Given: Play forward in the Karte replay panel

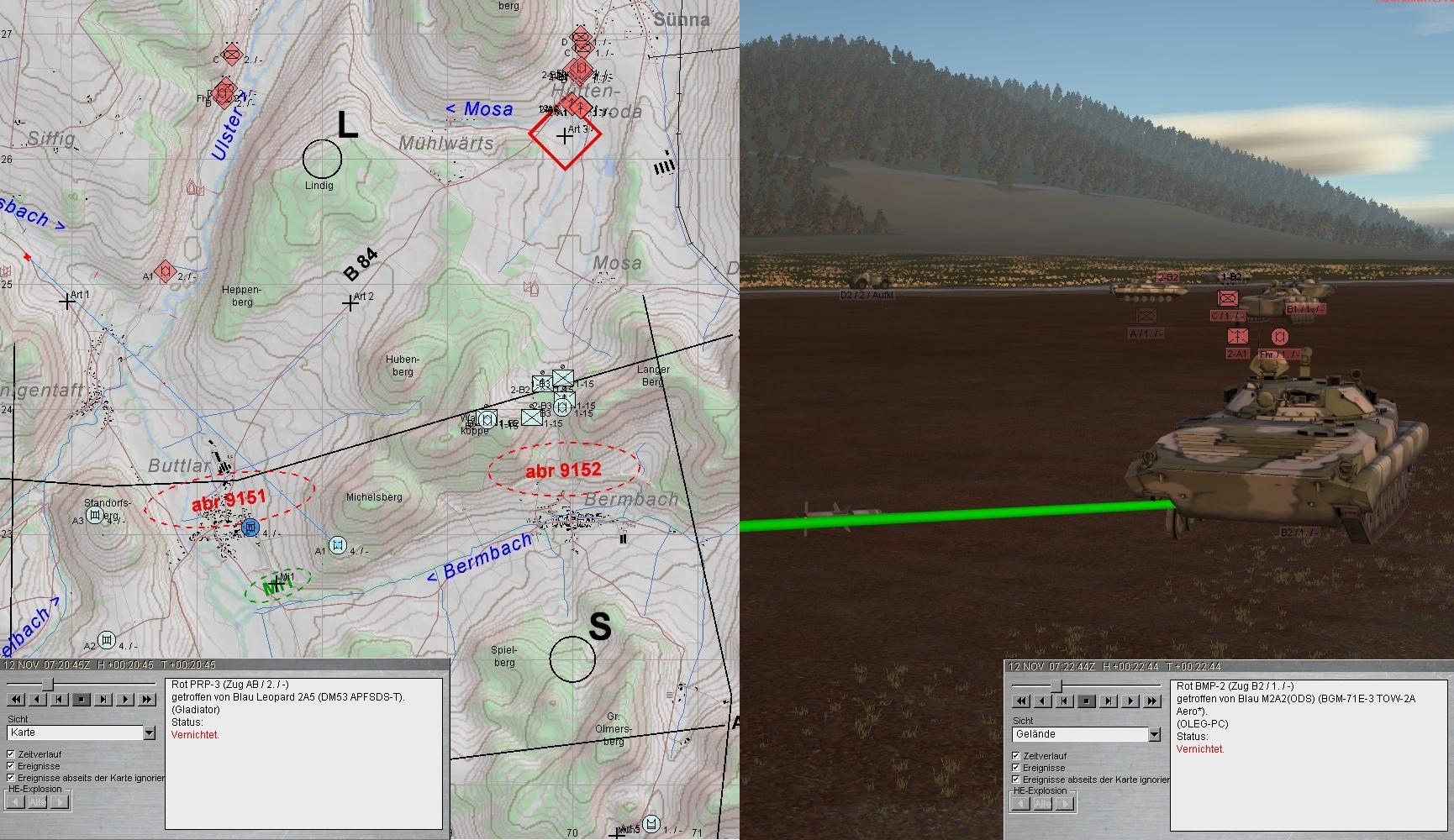Looking at the screenshot, I should 125,699.
